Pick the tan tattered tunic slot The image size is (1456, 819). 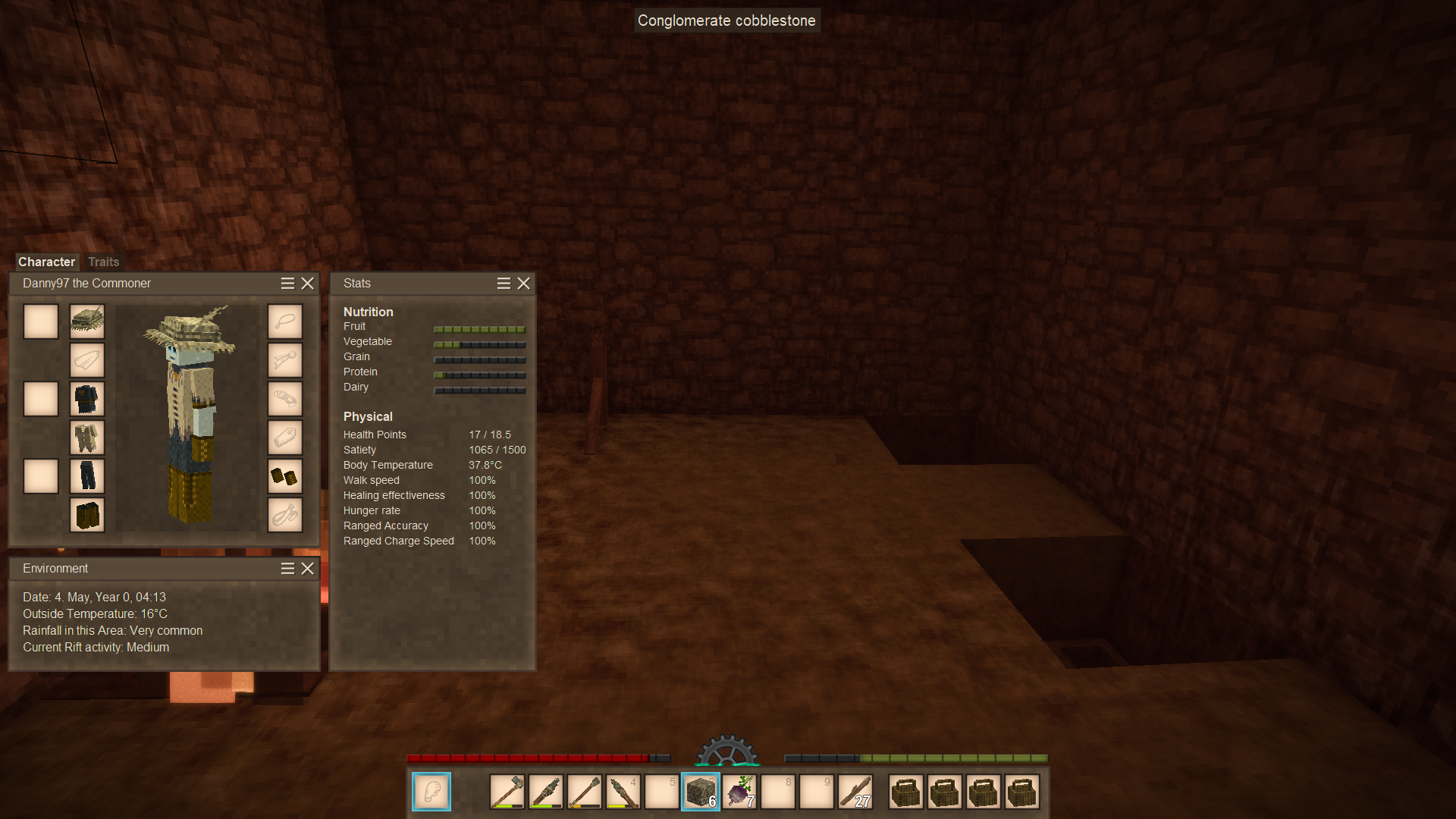point(87,438)
